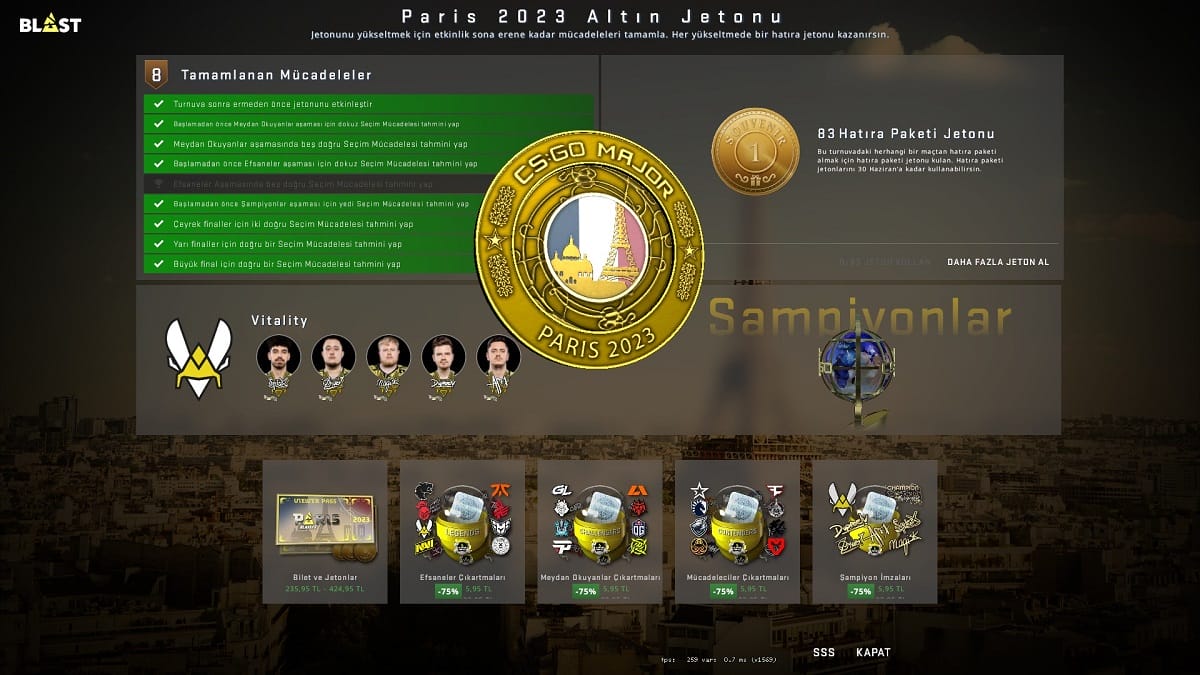Click the Şampiyonlar trophy globe
1200x675 pixels.
point(856,370)
